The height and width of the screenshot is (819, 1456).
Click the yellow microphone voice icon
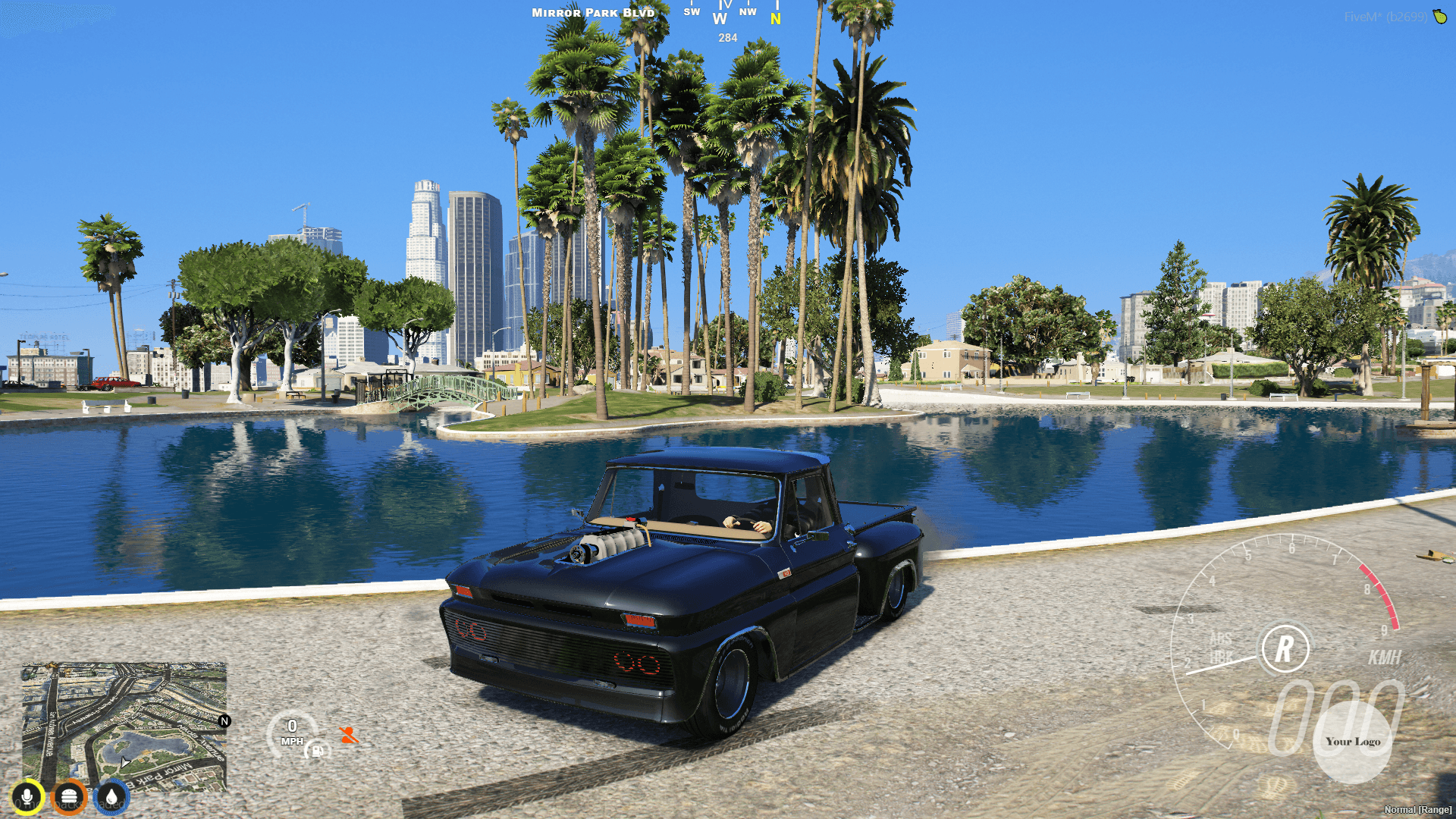[27, 795]
